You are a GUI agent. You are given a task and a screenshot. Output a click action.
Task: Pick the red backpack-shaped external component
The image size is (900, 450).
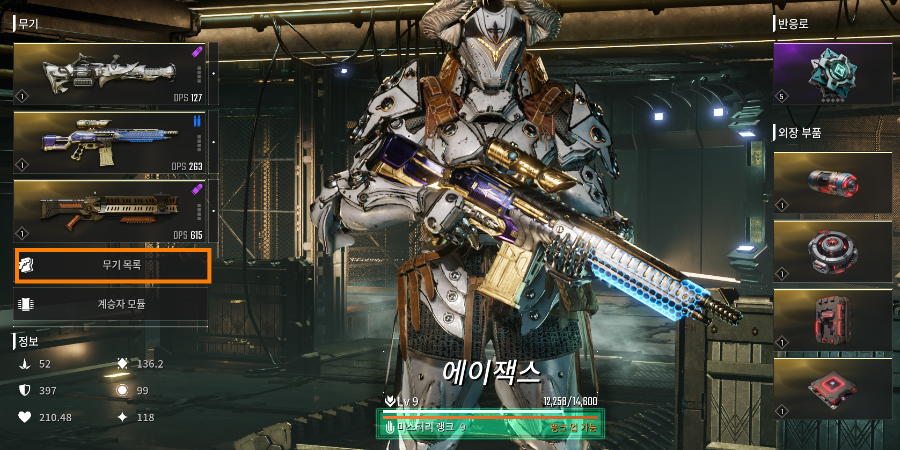[x=832, y=320]
